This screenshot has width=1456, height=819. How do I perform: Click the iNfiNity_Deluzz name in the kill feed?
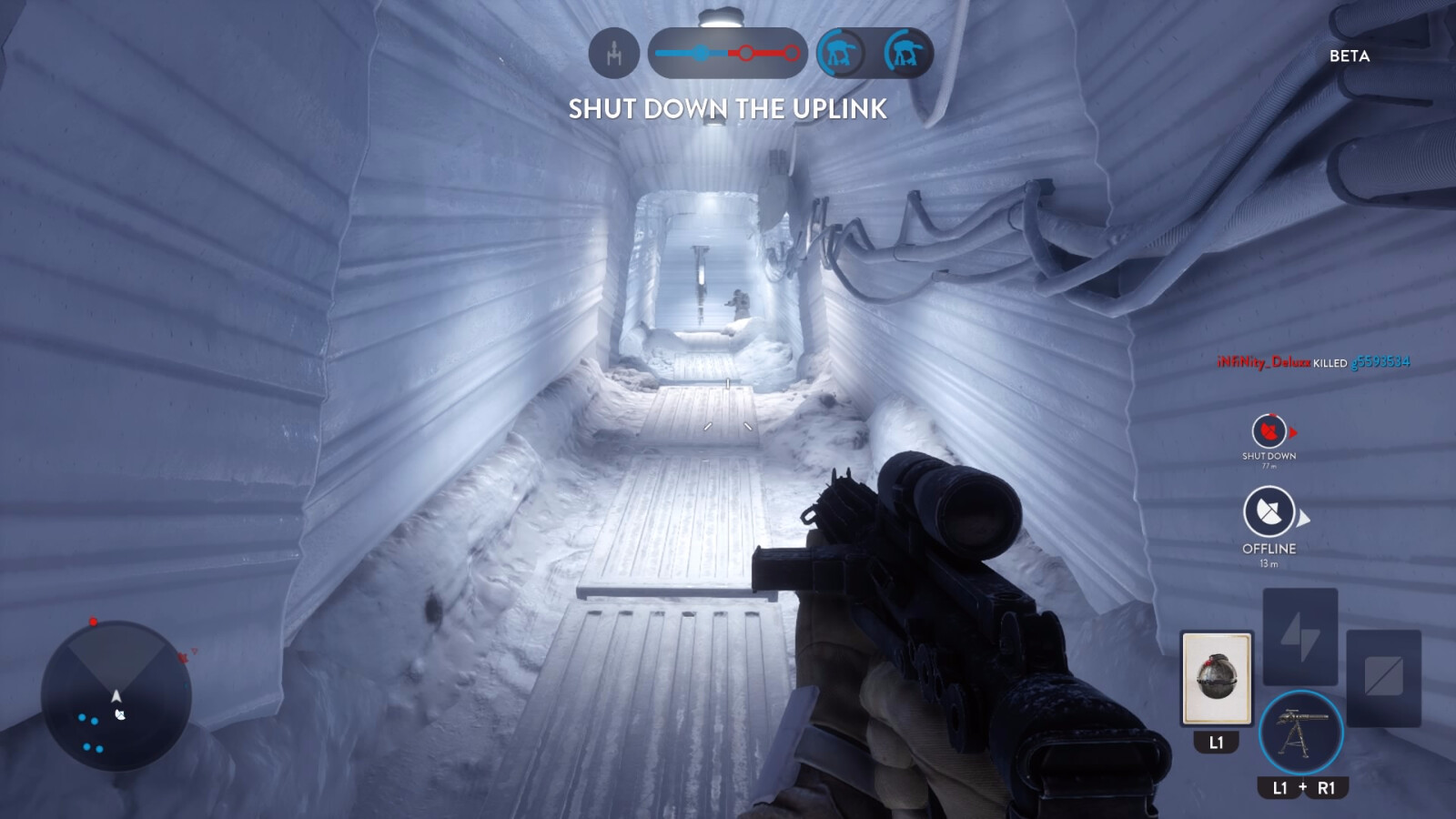tap(1265, 362)
